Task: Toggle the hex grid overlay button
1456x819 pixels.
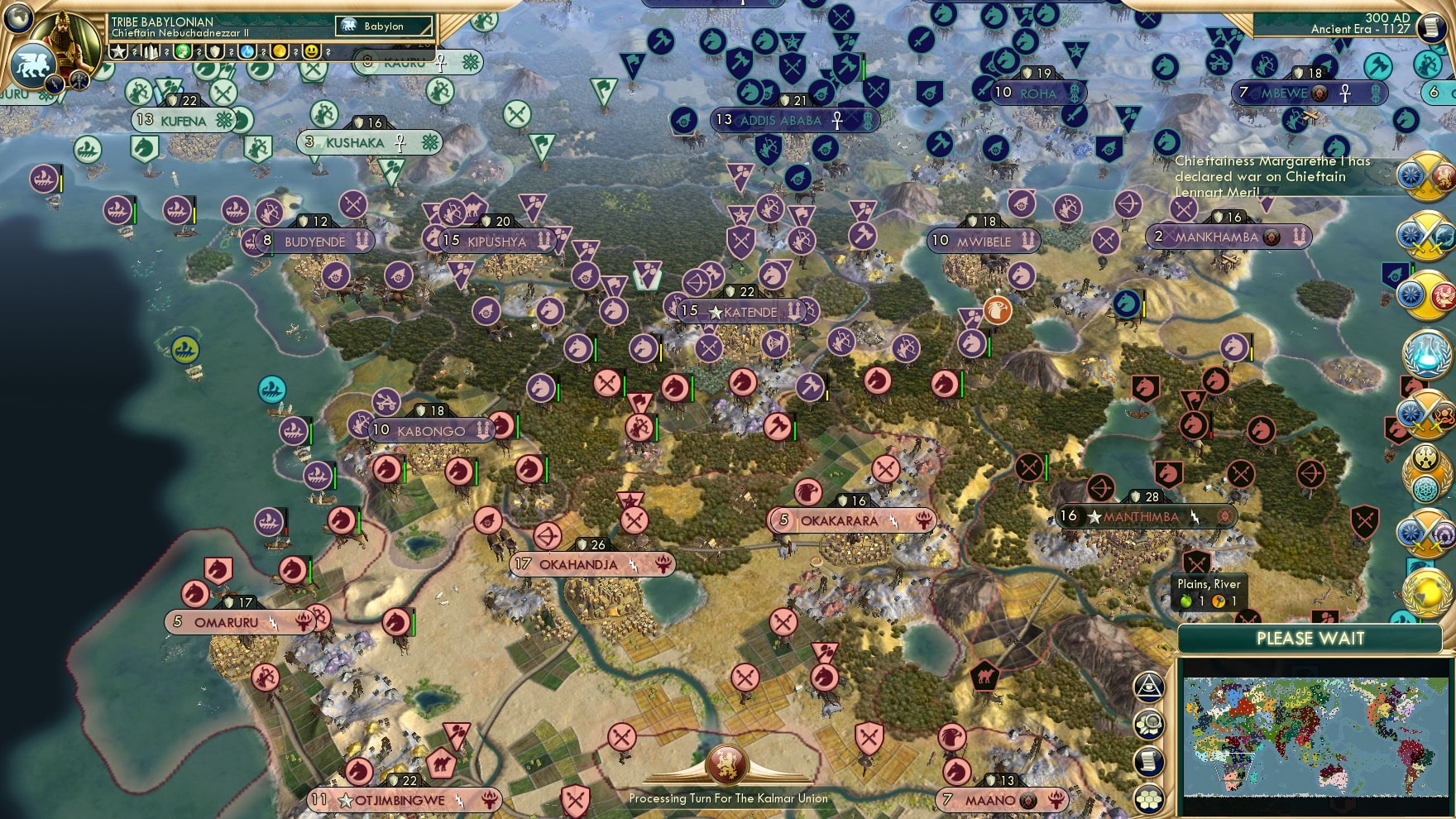Action: [1150, 798]
